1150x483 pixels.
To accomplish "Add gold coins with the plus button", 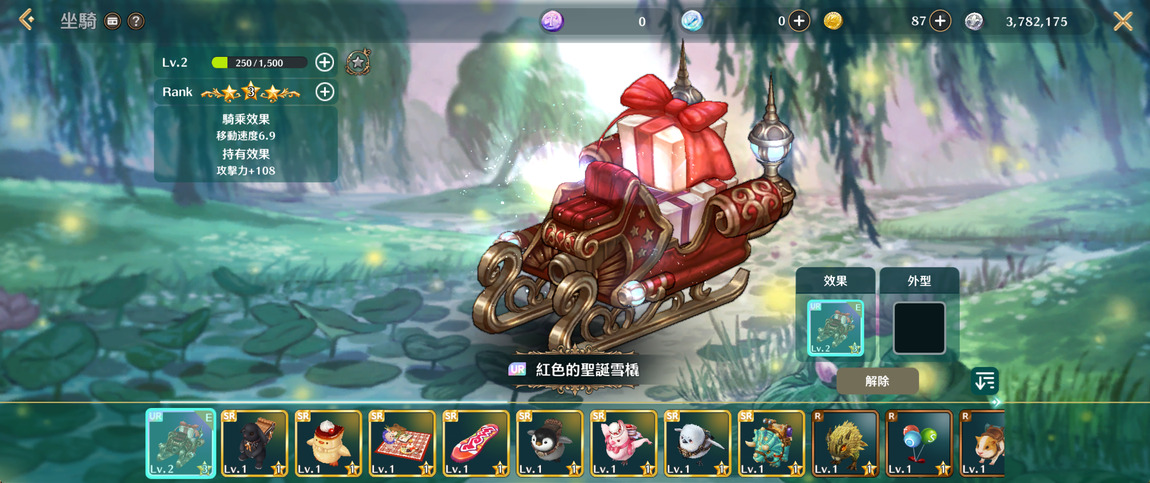I will coord(940,21).
